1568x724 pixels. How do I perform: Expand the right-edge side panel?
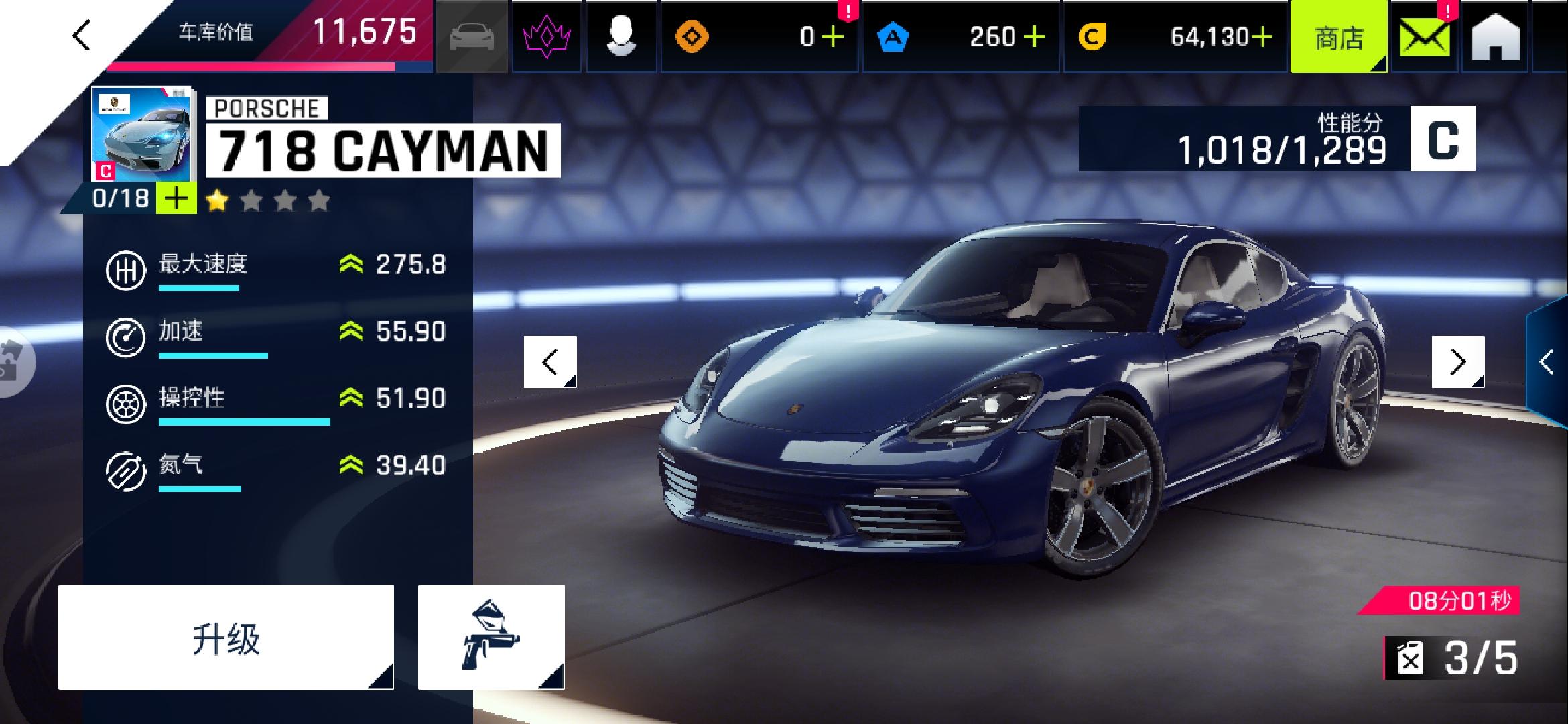click(x=1547, y=362)
